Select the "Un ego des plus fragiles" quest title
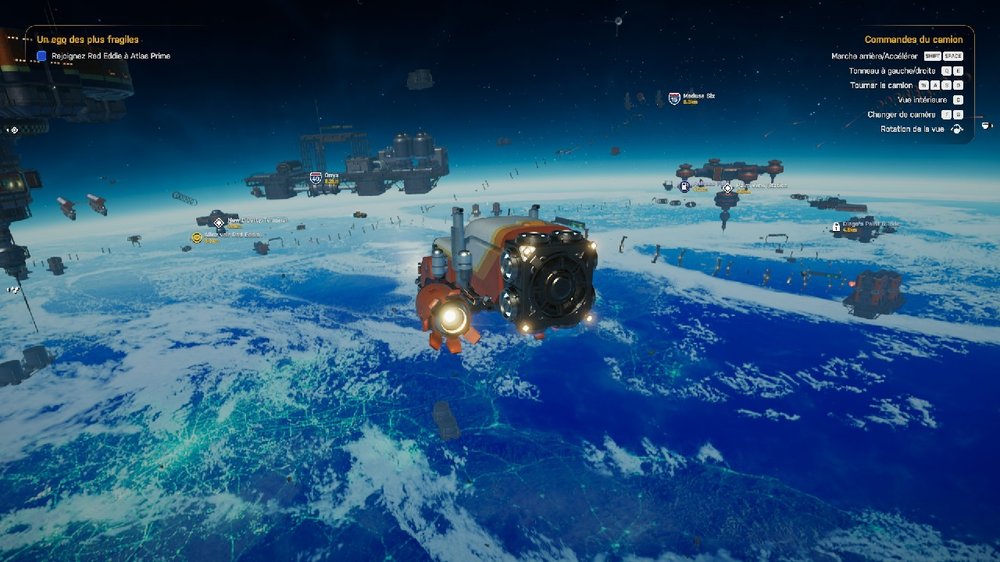This screenshot has width=1000, height=562. coord(88,39)
